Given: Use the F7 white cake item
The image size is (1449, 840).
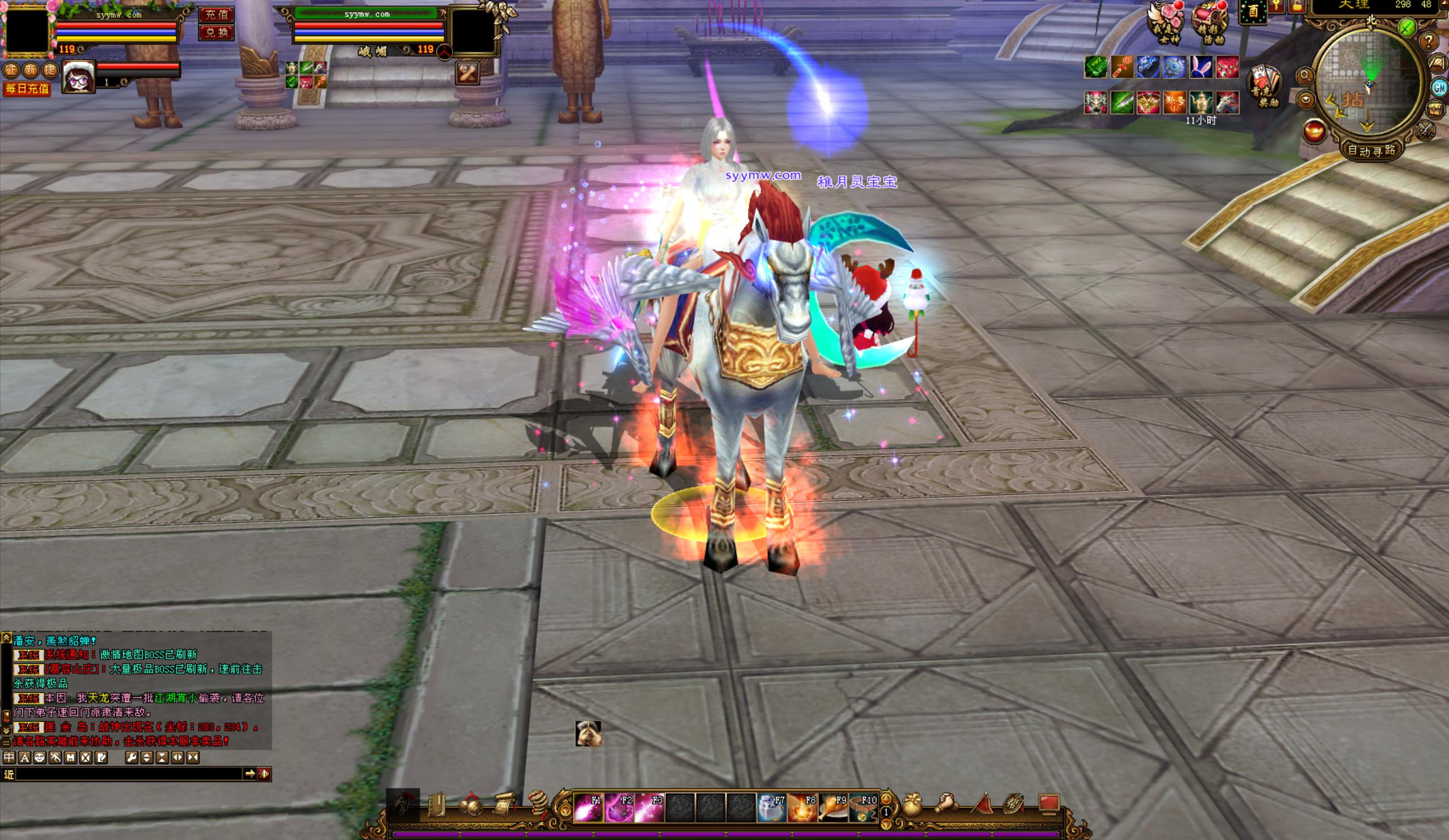Looking at the screenshot, I should point(772,808).
